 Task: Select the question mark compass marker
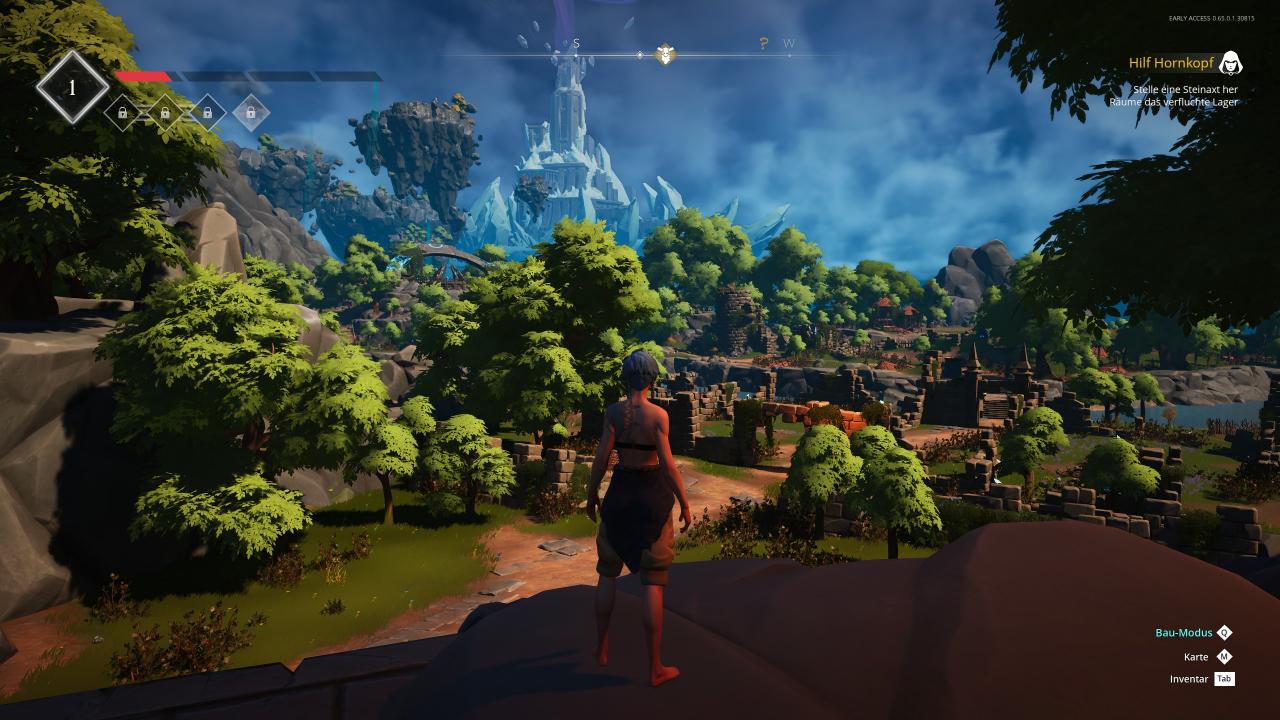(x=764, y=43)
